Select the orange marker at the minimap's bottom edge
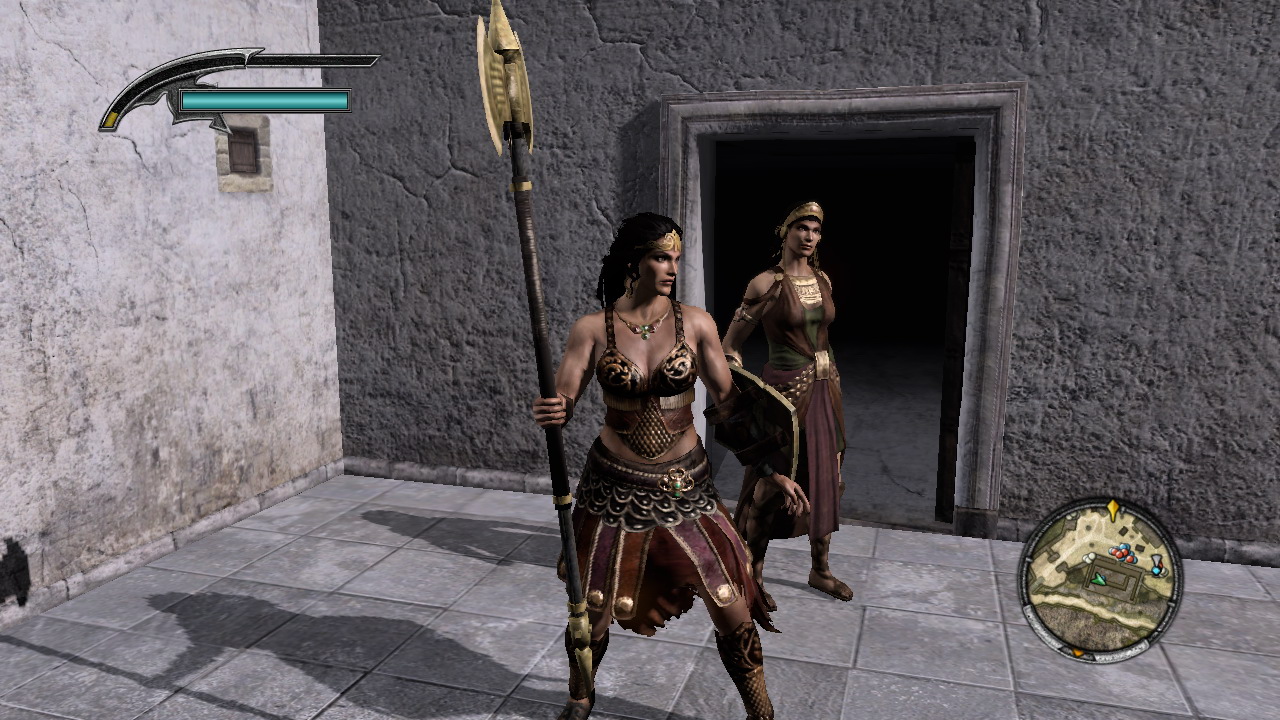This screenshot has width=1280, height=720. click(x=1078, y=652)
